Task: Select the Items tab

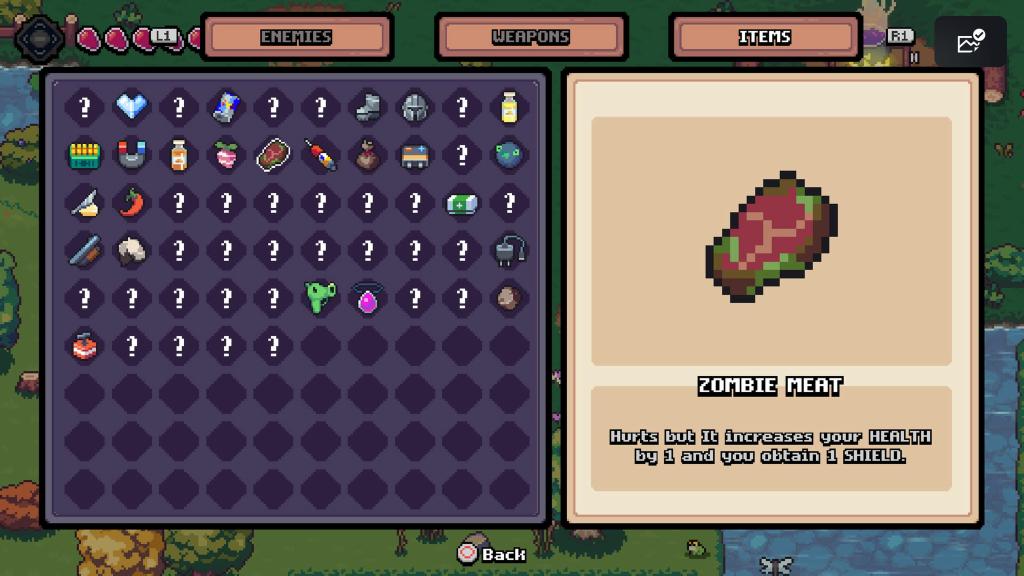Action: click(765, 37)
